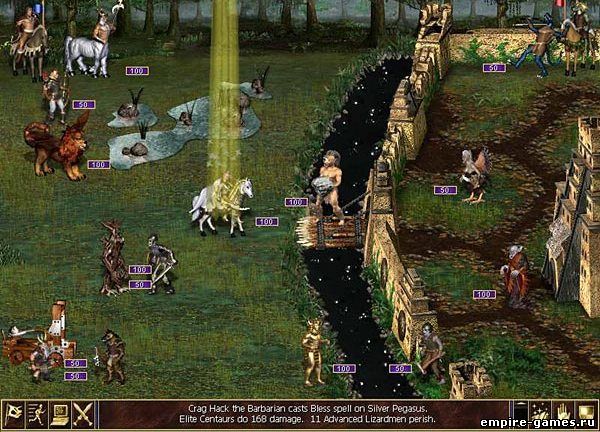Click the surrender flag button
The width and height of the screenshot is (600, 432).
click(12, 415)
